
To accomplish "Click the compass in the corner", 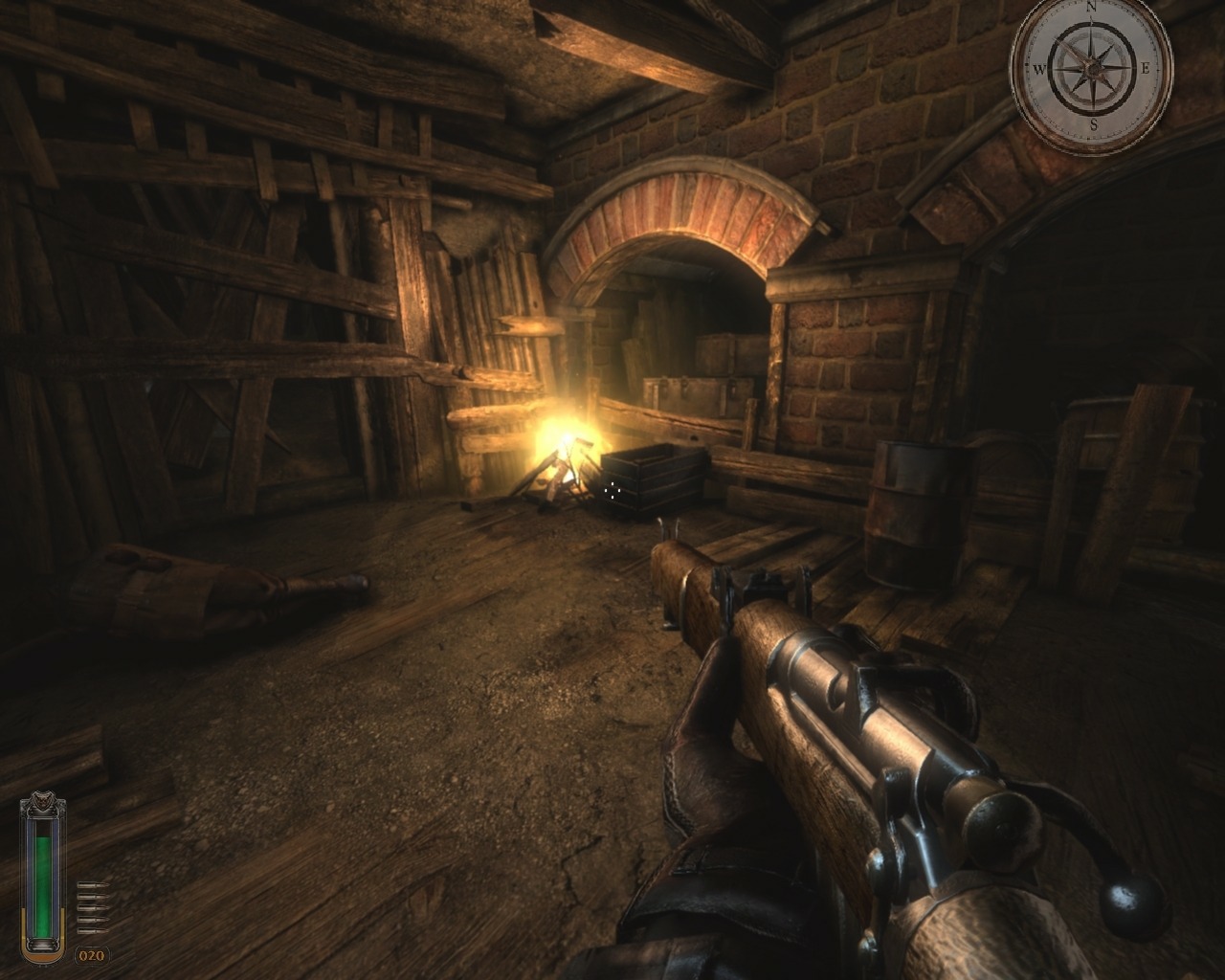I will click(x=1091, y=69).
